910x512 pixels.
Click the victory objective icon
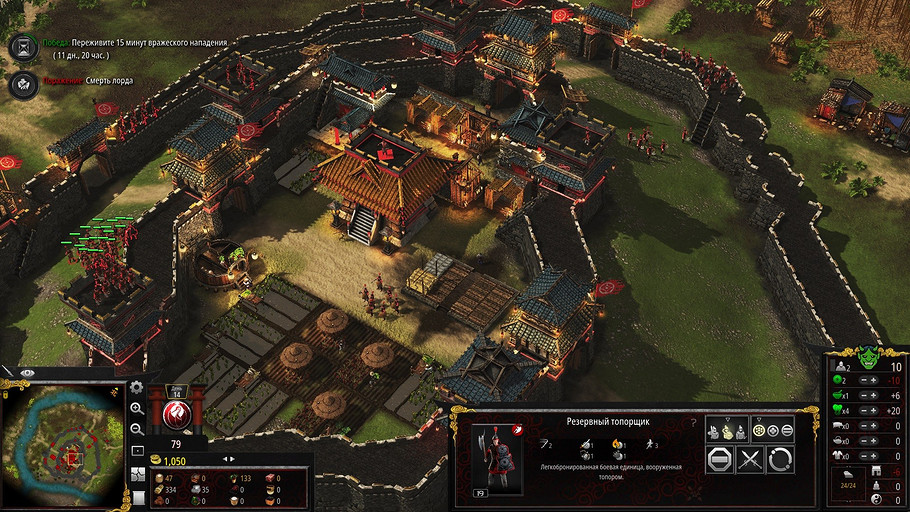(x=22, y=46)
